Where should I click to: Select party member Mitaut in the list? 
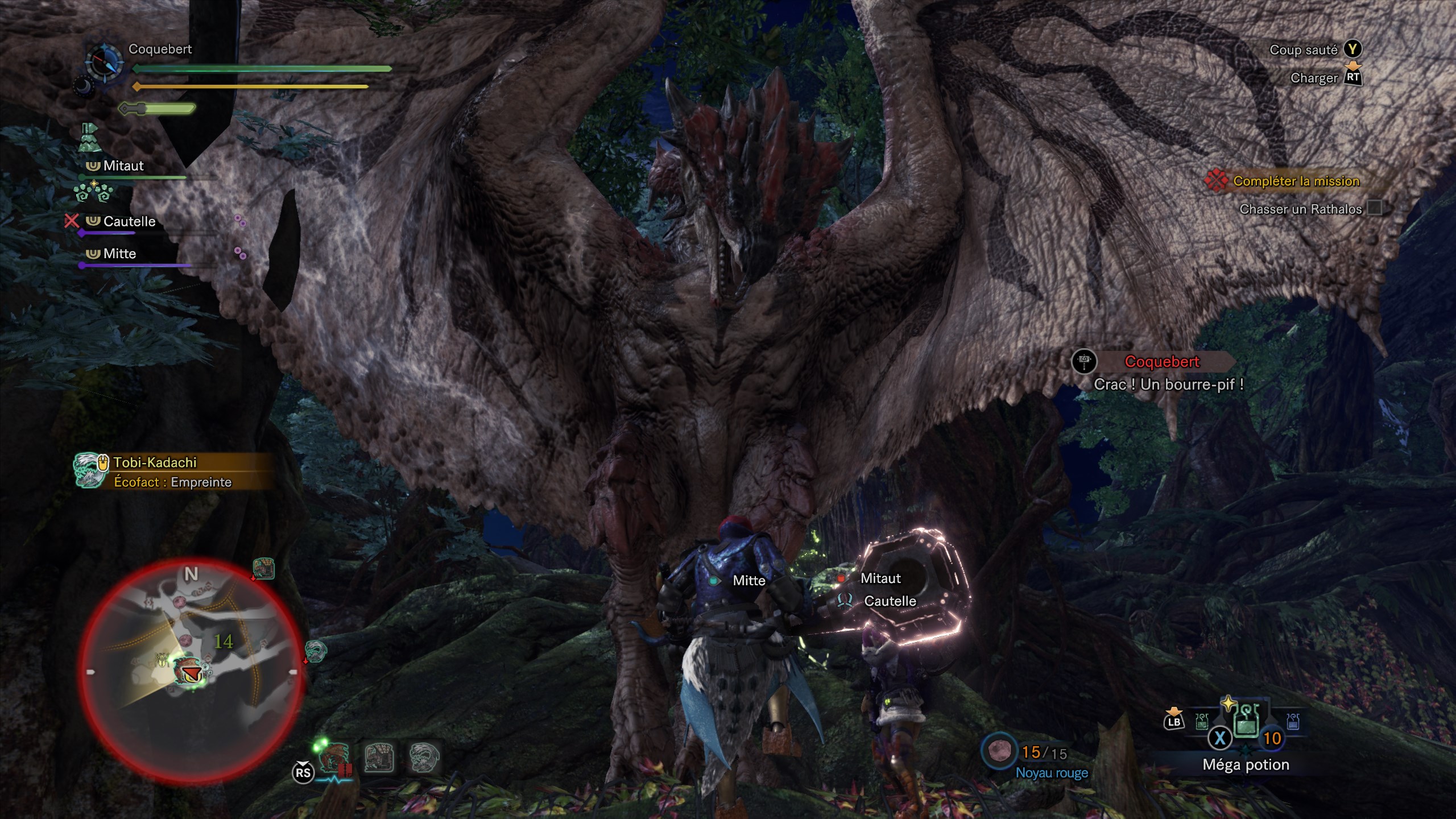123,166
